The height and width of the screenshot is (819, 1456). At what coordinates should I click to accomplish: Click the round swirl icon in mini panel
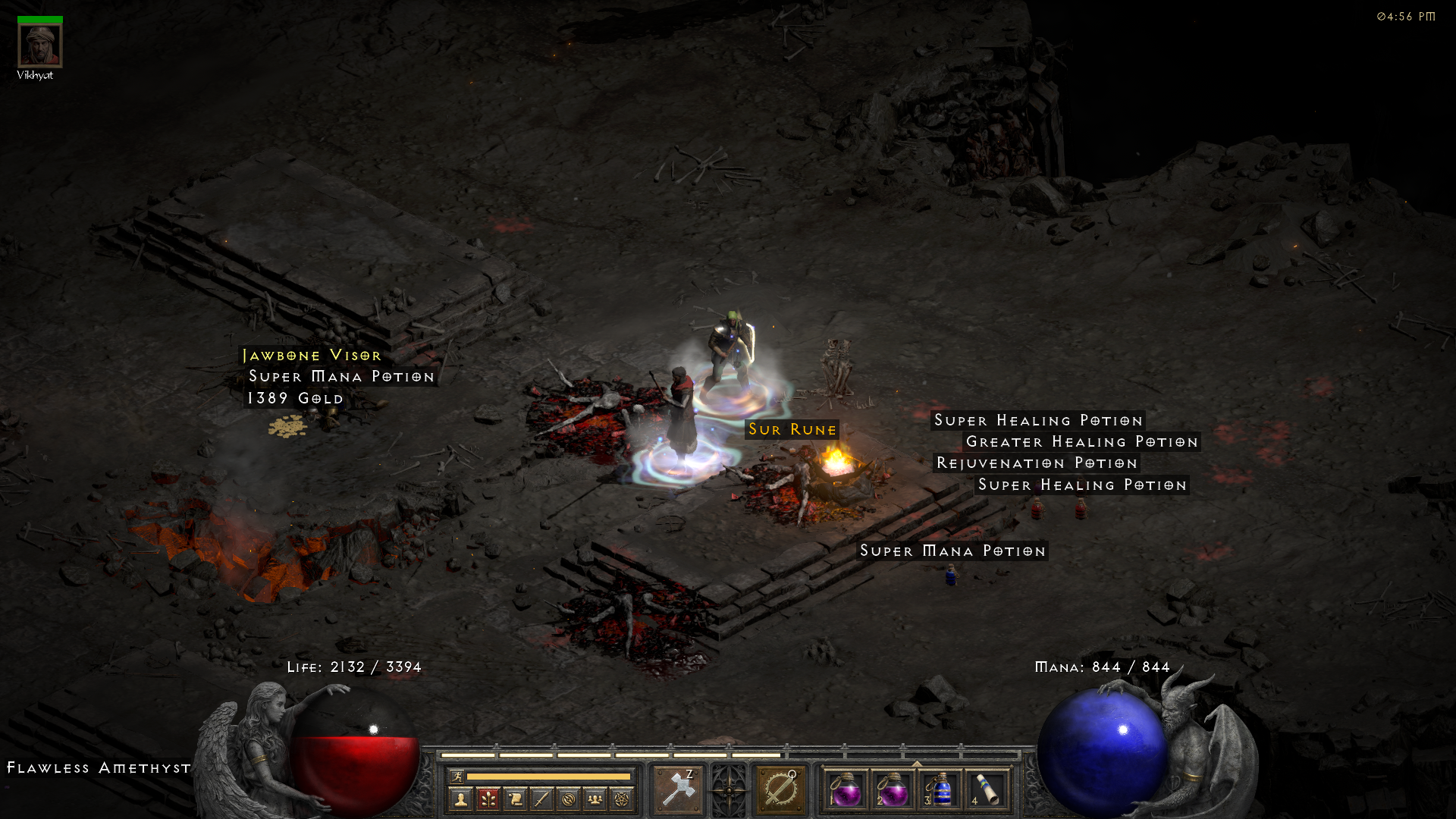[569, 799]
